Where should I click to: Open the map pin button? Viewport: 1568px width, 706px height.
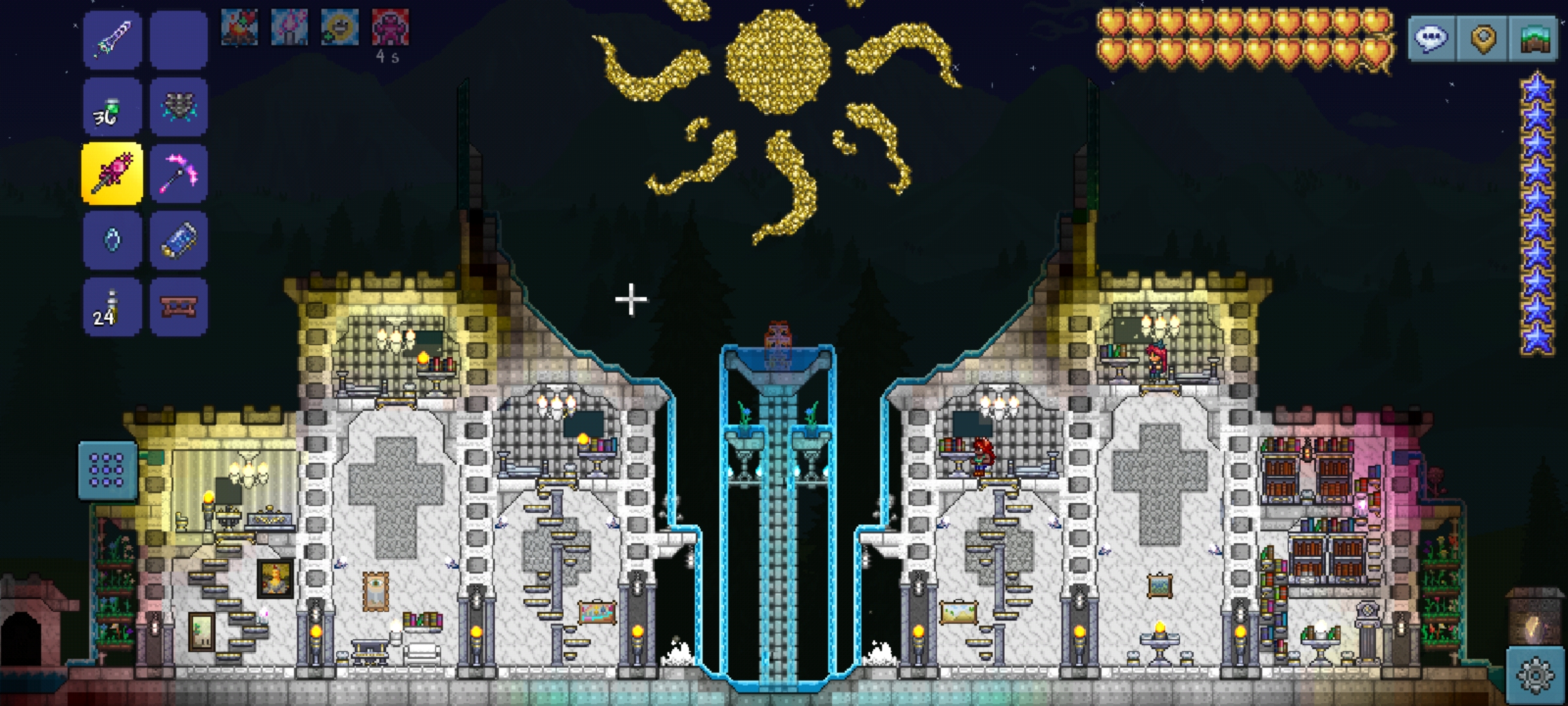pyautogui.click(x=1483, y=39)
